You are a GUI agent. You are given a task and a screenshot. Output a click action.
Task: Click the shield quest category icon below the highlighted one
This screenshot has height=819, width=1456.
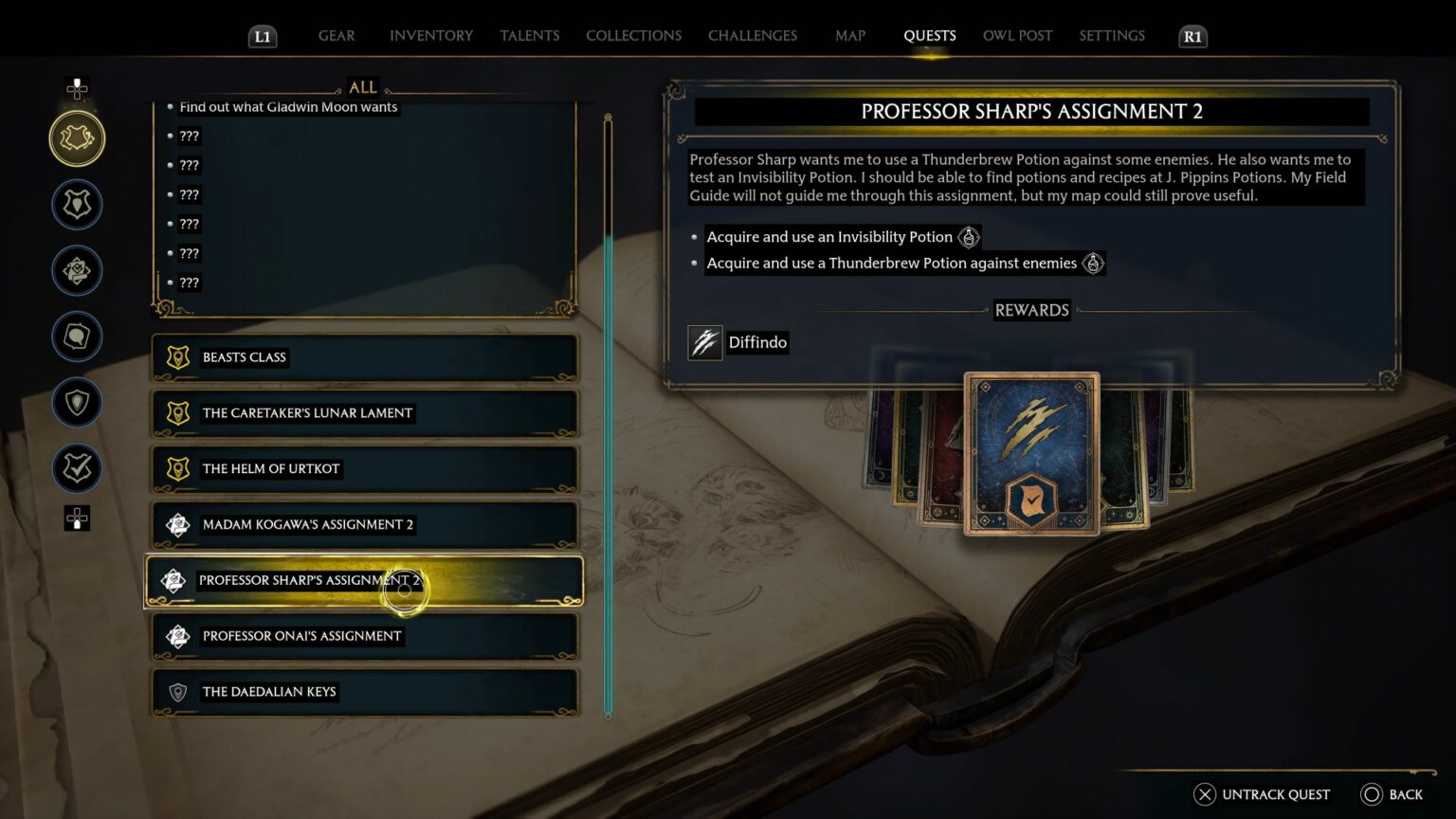tap(77, 204)
